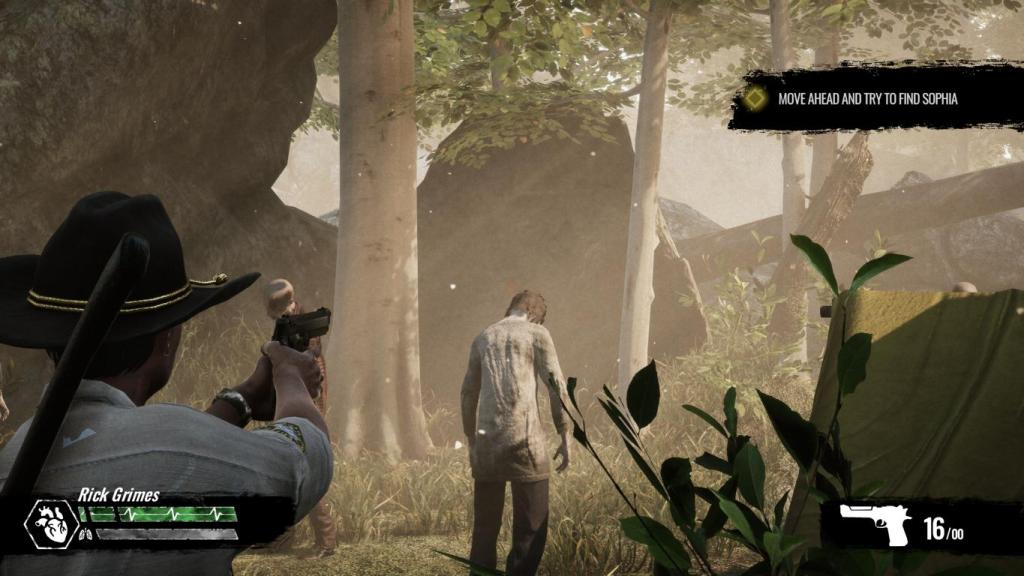This screenshot has width=1024, height=576.
Task: Click the anatomical heart character icon
Action: (x=51, y=523)
